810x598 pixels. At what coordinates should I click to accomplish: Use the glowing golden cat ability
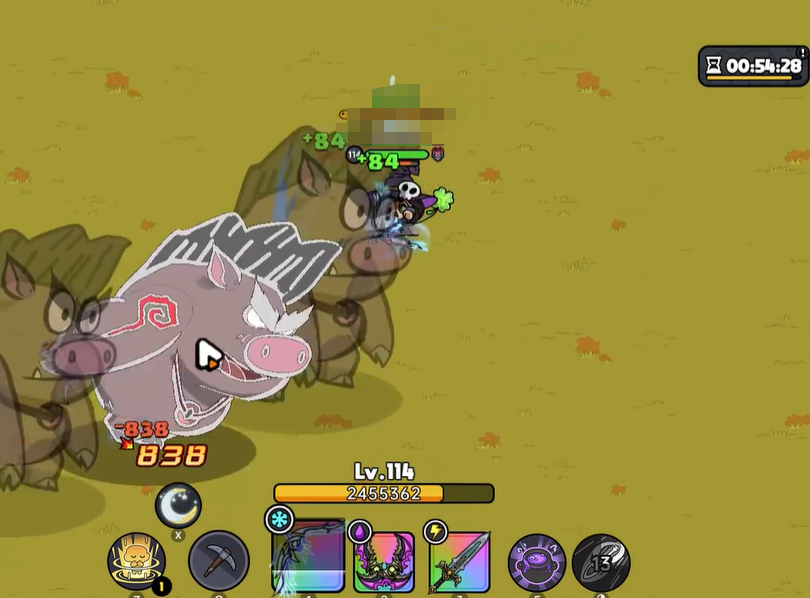pos(136,561)
